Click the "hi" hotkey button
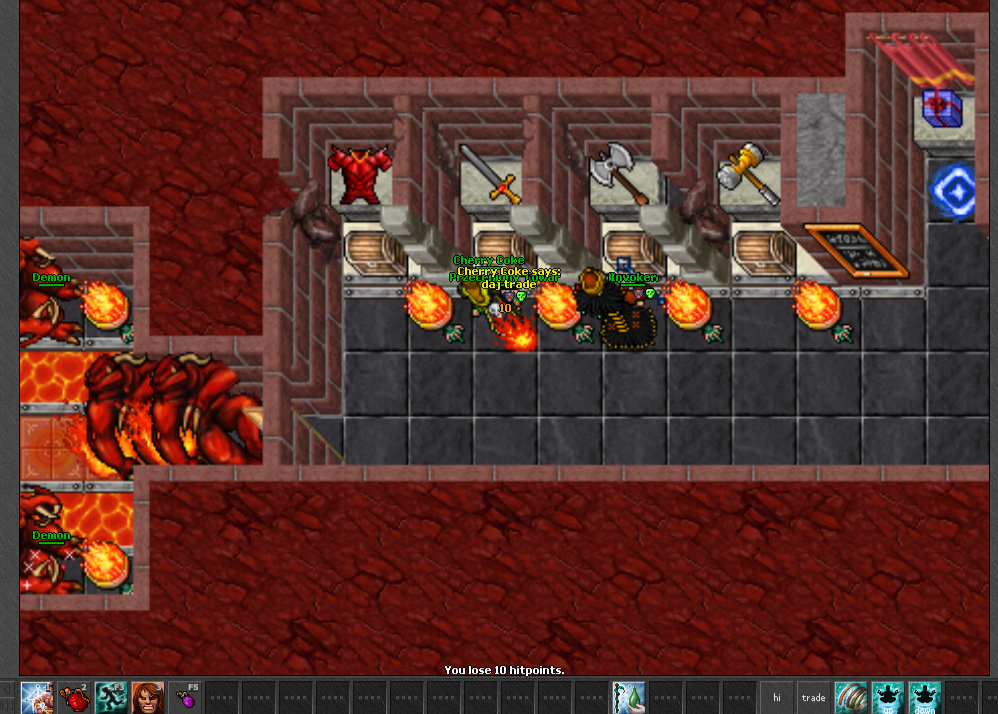 pyautogui.click(x=777, y=697)
